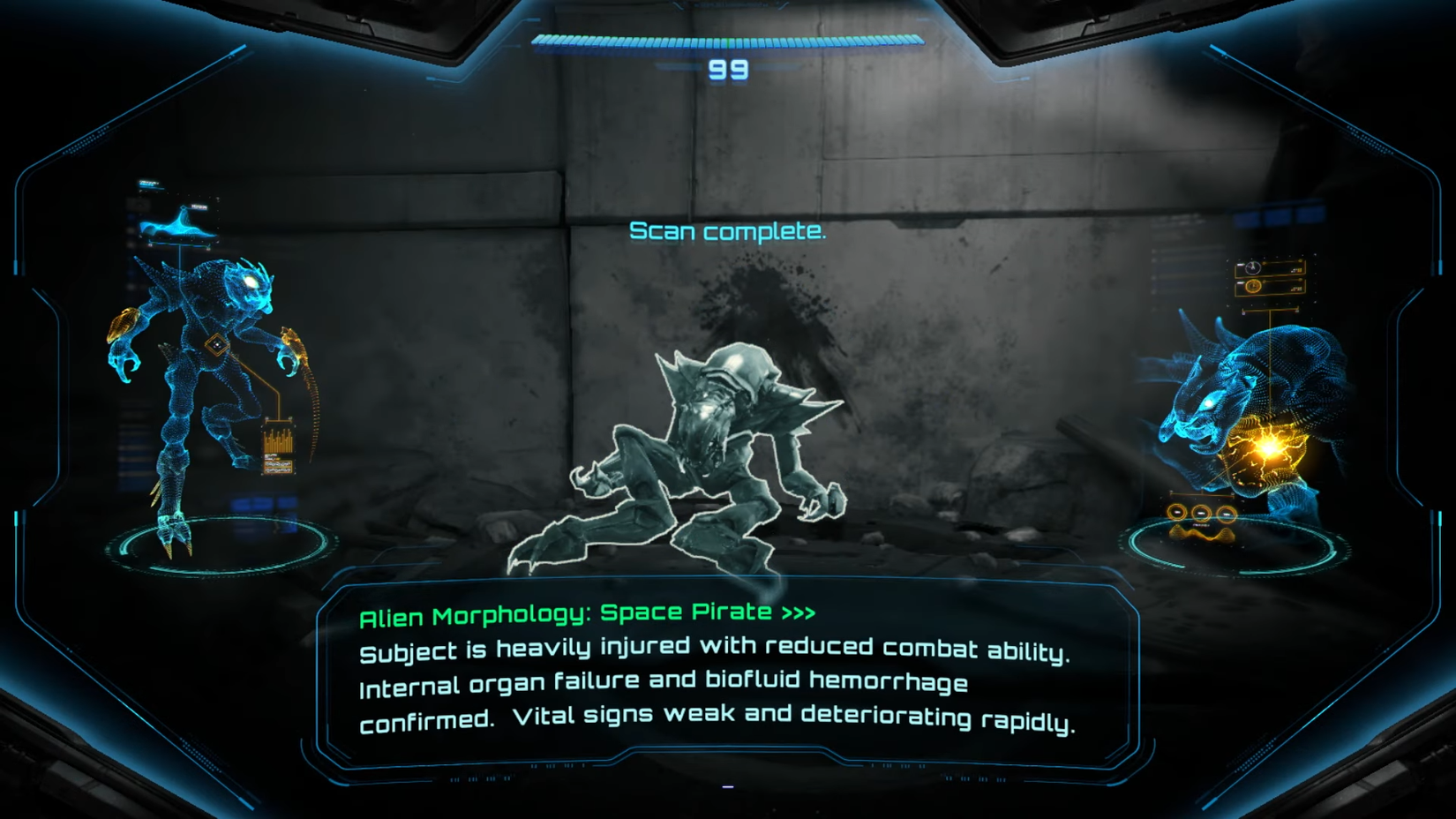Screen dimensions: 1456x819
Task: Click the upper circular gauge dial on the right panel
Action: [x=1252, y=267]
